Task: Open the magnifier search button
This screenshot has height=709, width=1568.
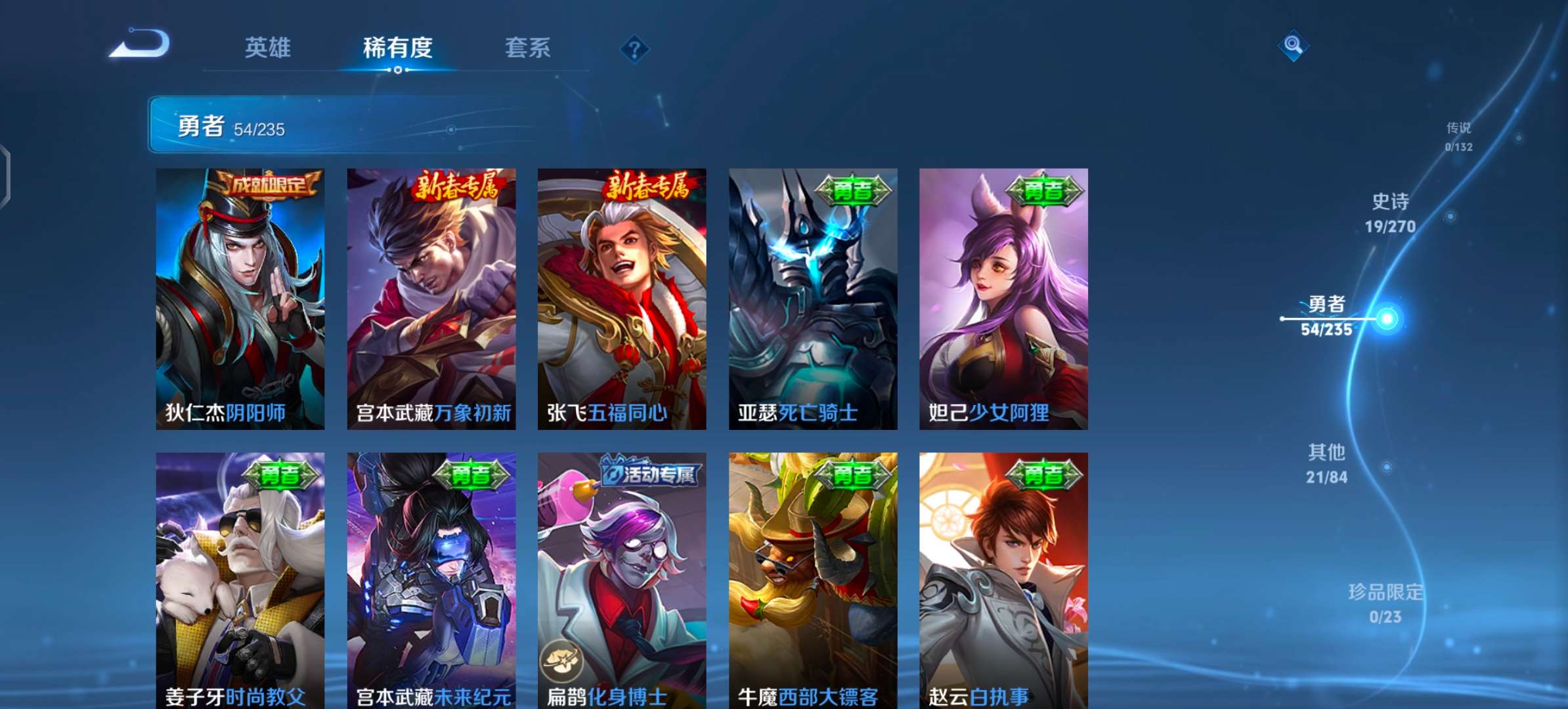Action: coord(1293,45)
